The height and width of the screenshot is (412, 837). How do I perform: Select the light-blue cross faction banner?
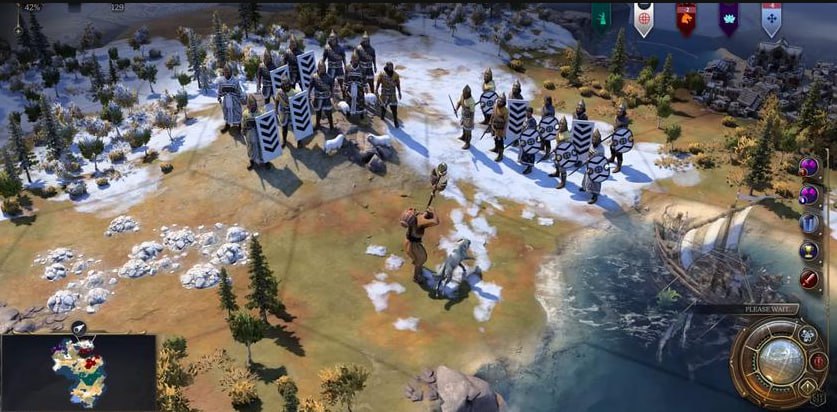(771, 17)
